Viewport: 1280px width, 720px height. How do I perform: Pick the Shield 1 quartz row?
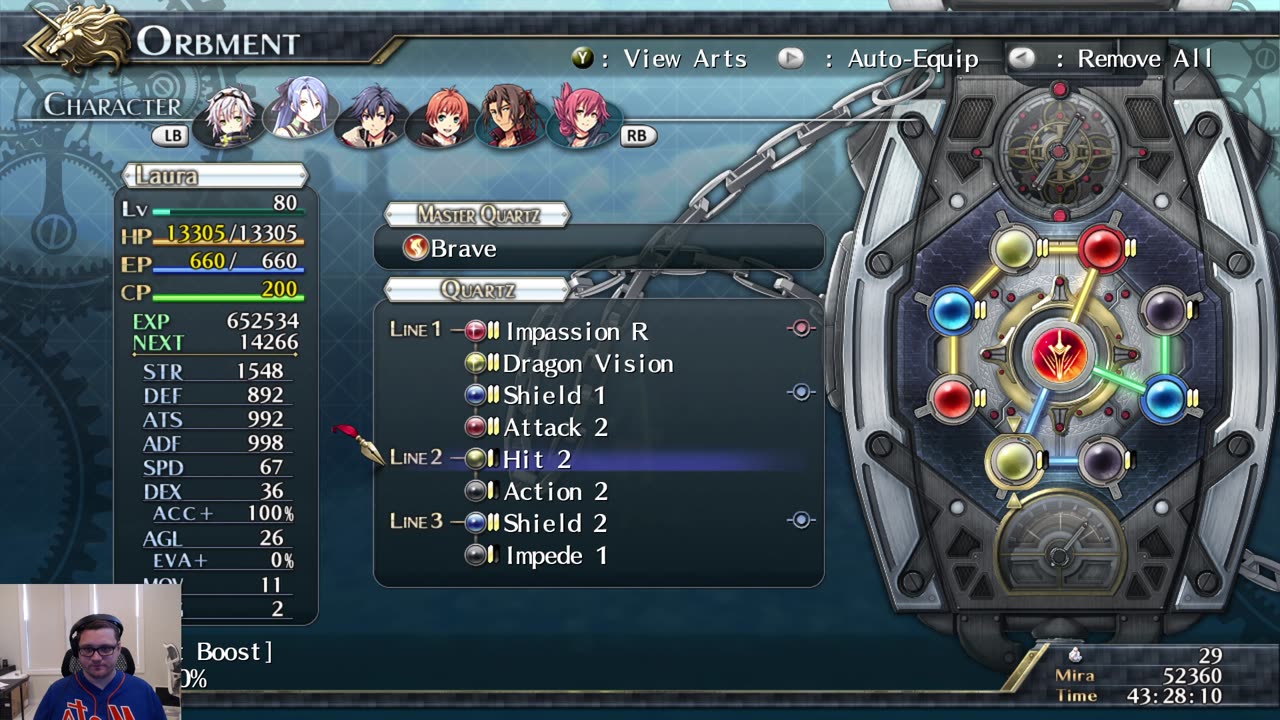tap(554, 395)
